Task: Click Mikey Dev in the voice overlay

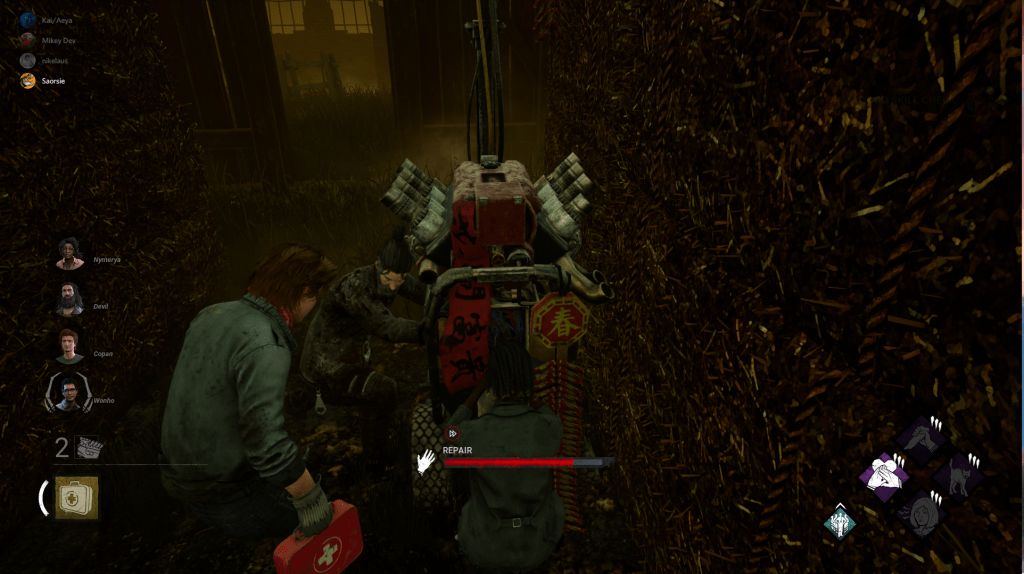Action: tap(29, 40)
